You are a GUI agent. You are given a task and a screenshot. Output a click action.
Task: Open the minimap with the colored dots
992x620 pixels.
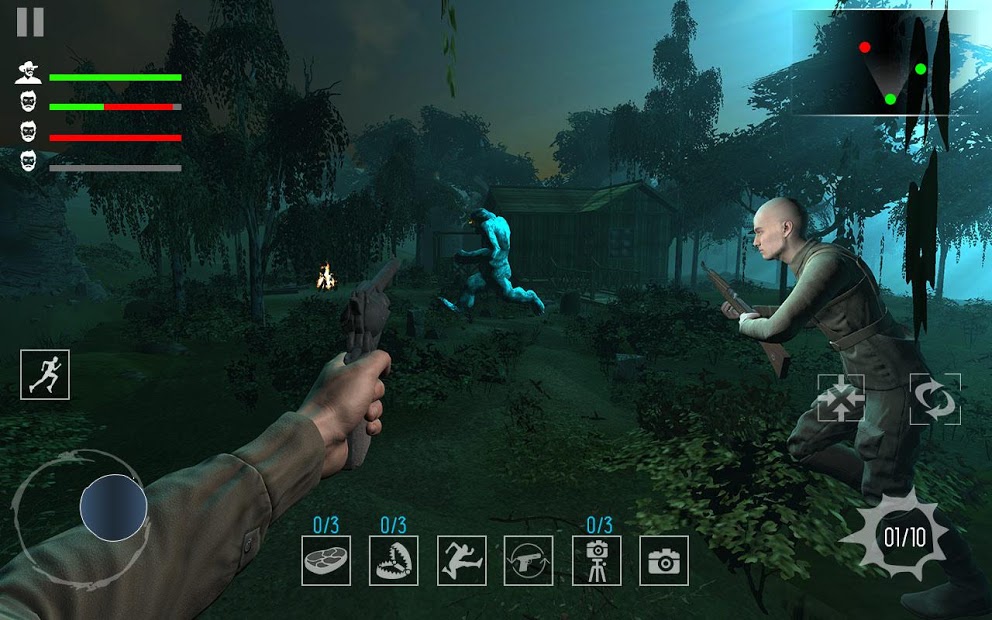[x=885, y=63]
